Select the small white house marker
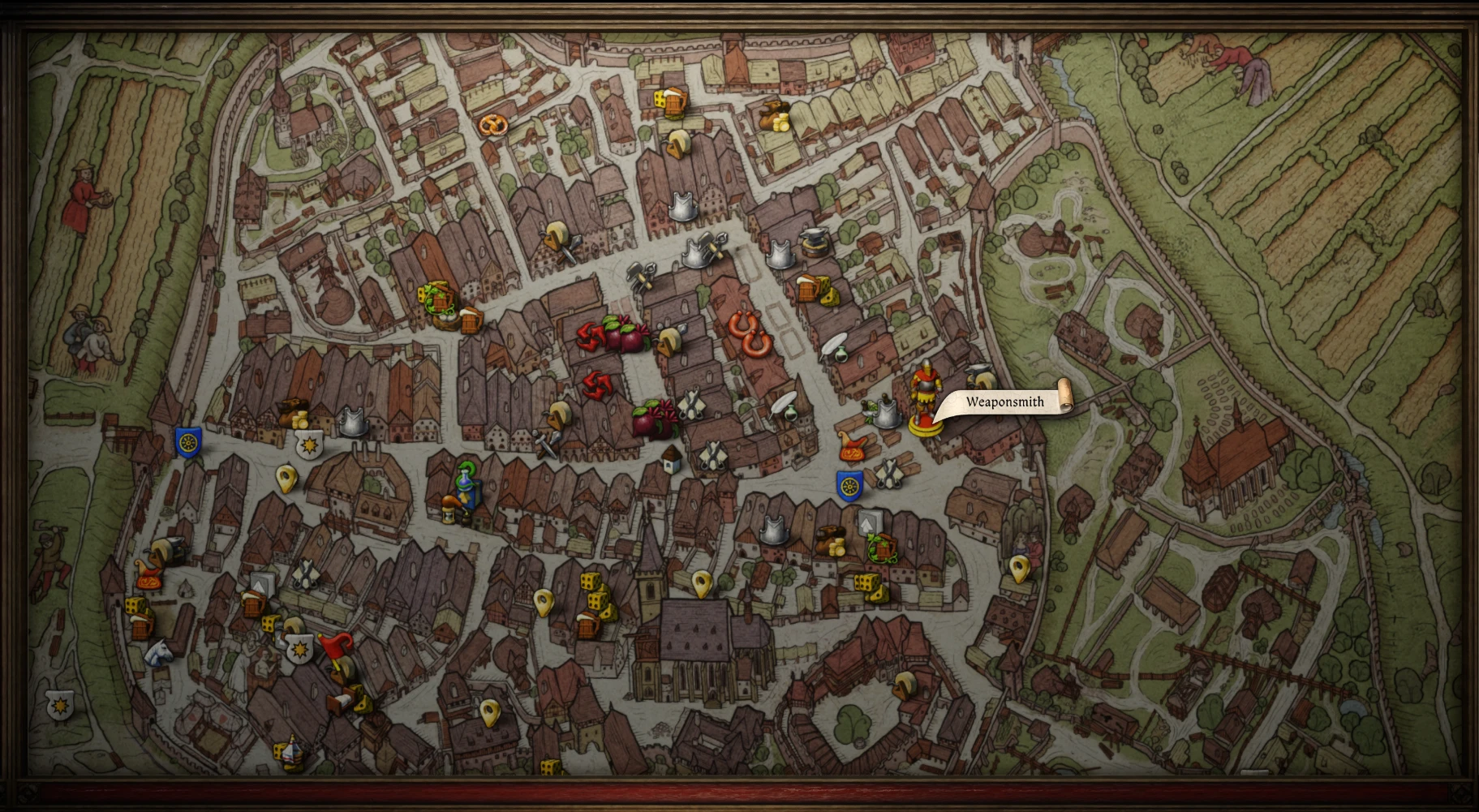 [x=670, y=459]
